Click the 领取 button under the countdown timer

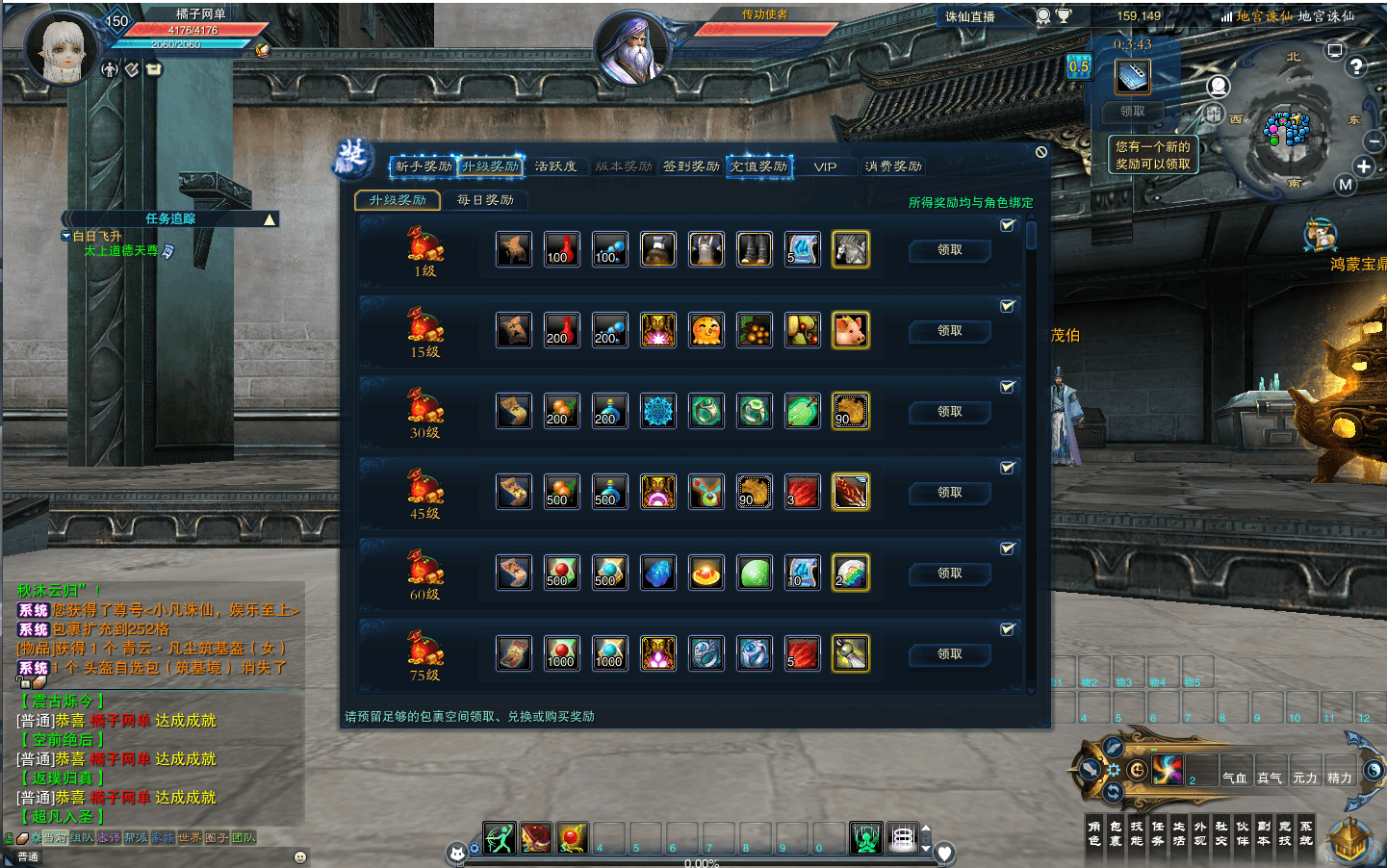point(1133,112)
